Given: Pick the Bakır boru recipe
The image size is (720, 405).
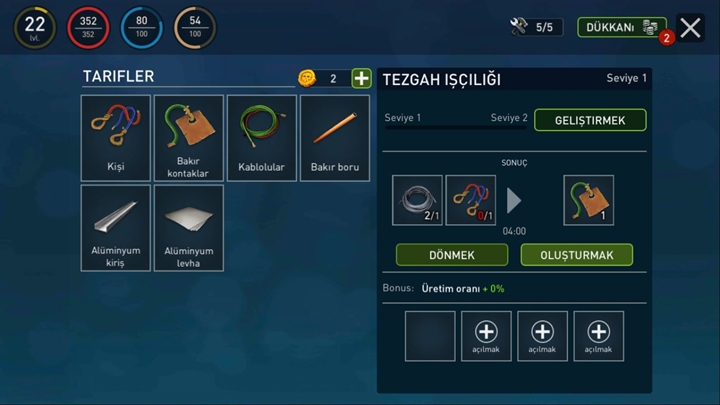Looking at the screenshot, I should pos(334,138).
